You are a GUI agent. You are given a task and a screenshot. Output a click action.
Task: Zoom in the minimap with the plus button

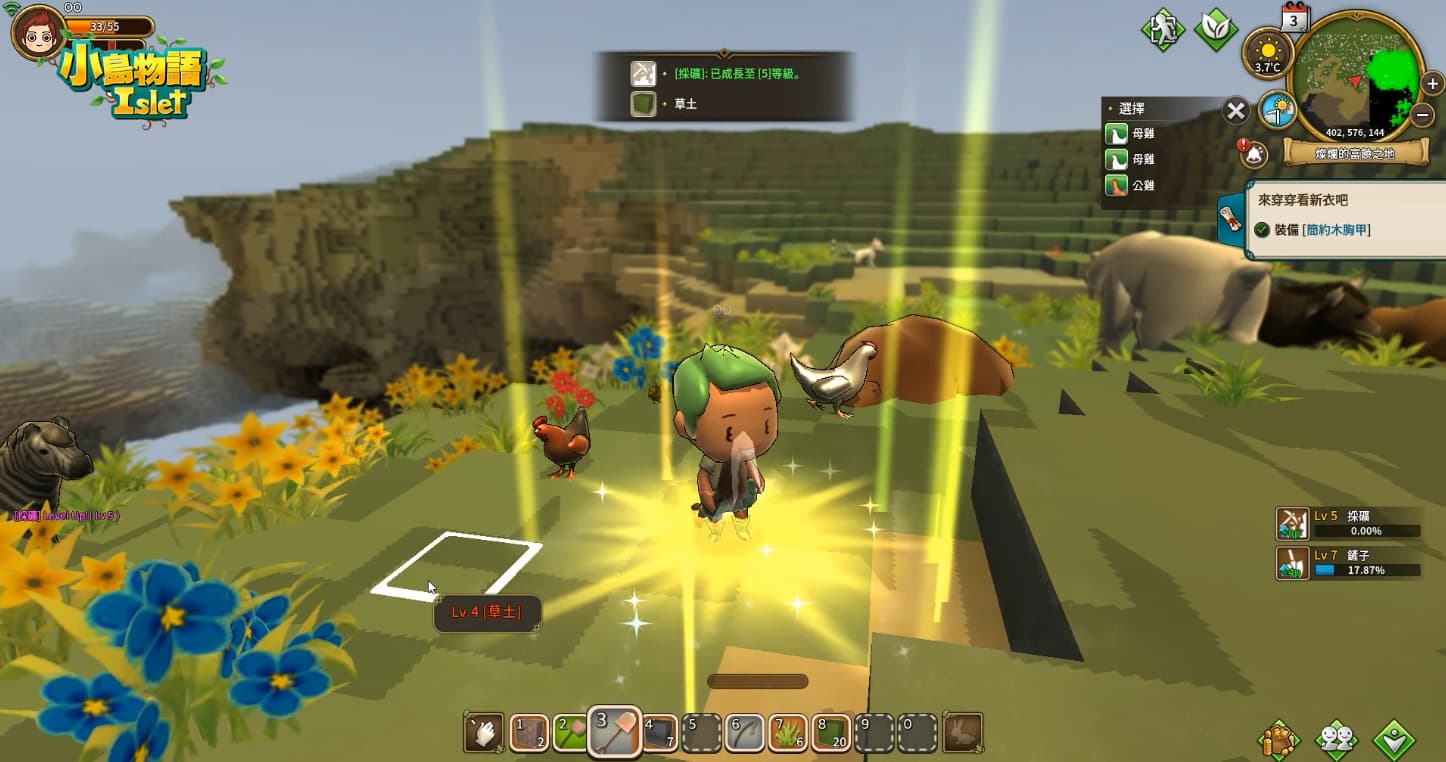click(1432, 83)
